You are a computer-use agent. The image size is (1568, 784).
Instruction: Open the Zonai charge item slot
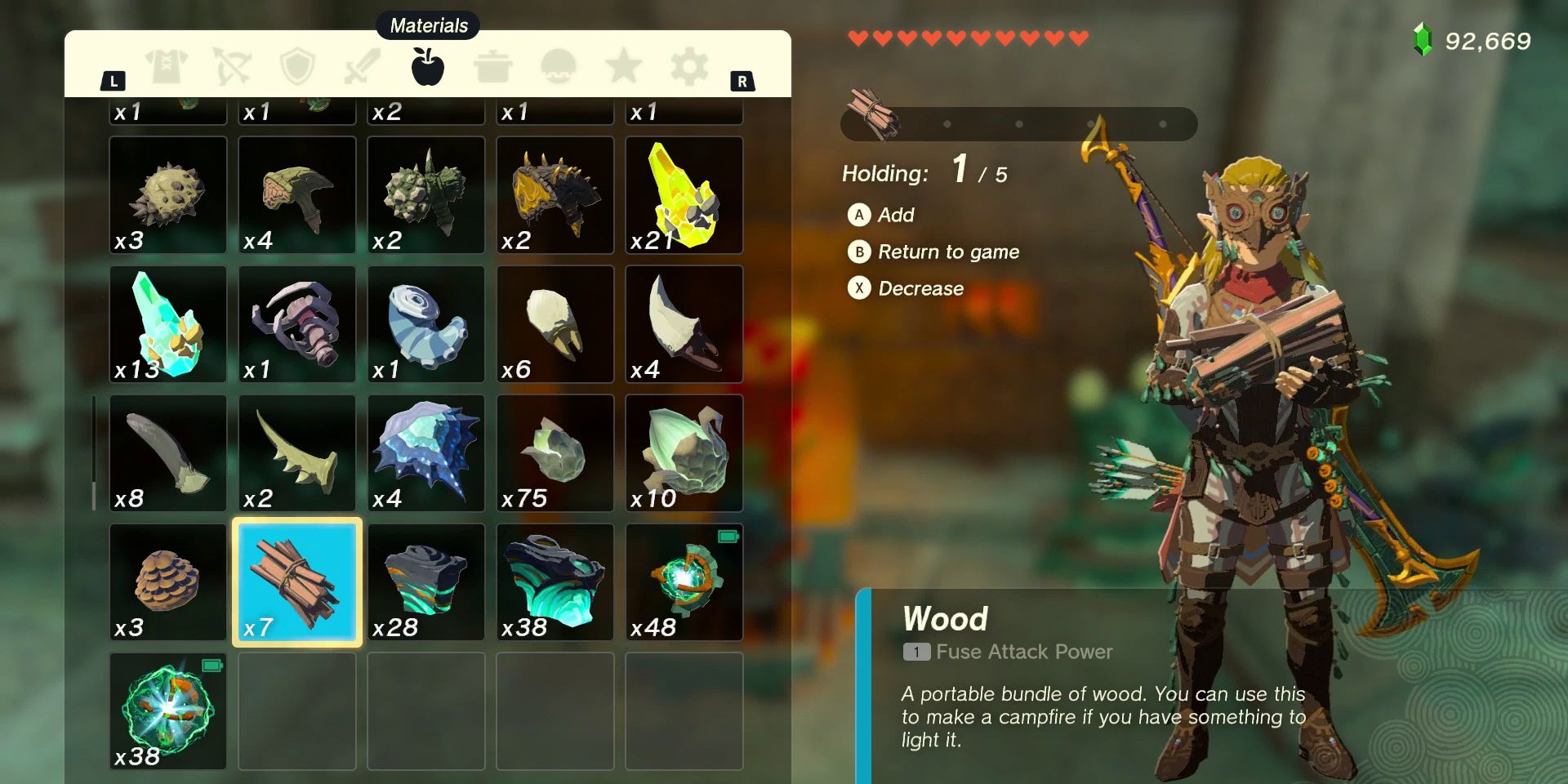pyautogui.click(x=684, y=581)
